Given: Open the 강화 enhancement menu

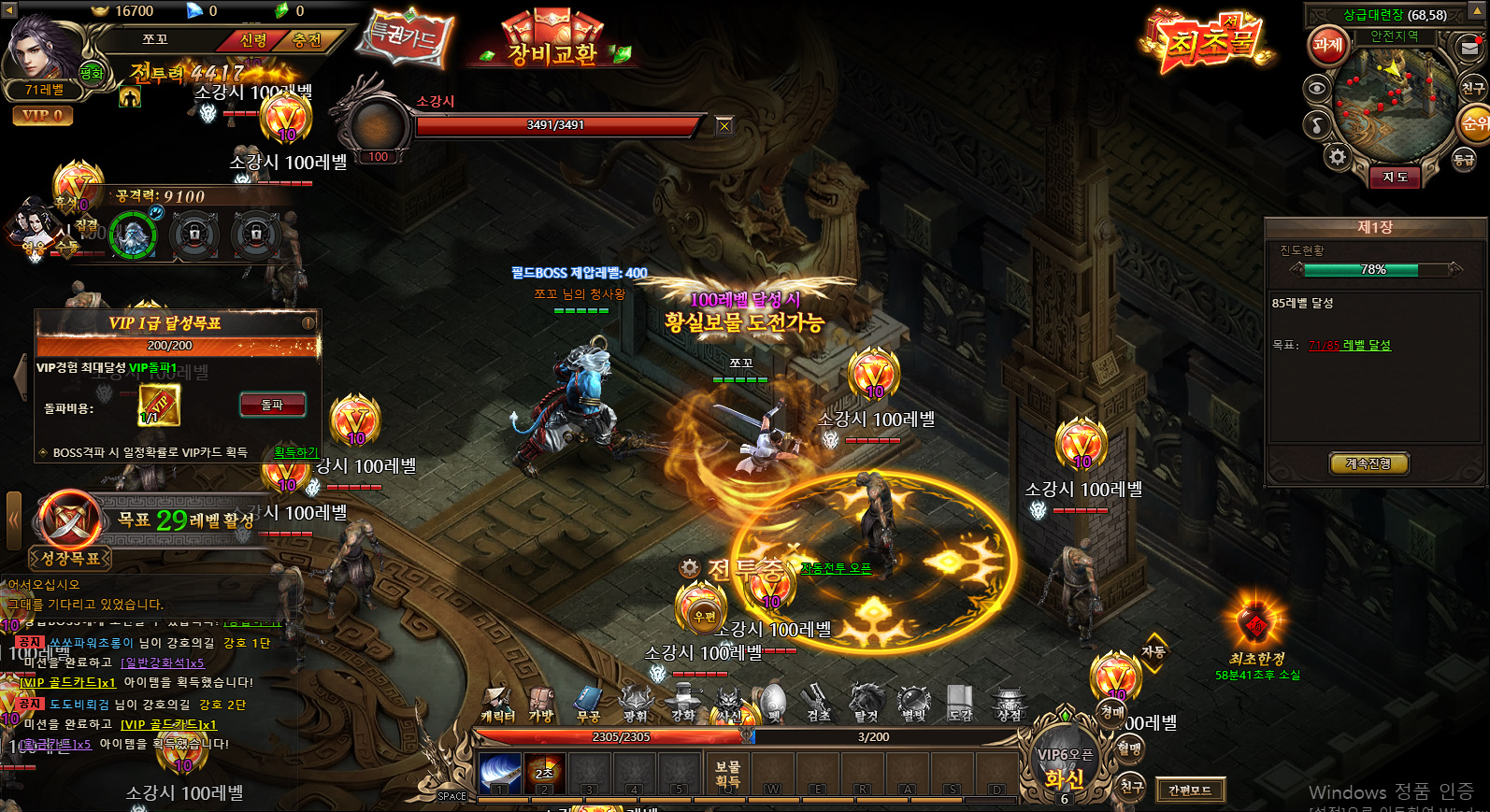Looking at the screenshot, I should coord(683,704).
